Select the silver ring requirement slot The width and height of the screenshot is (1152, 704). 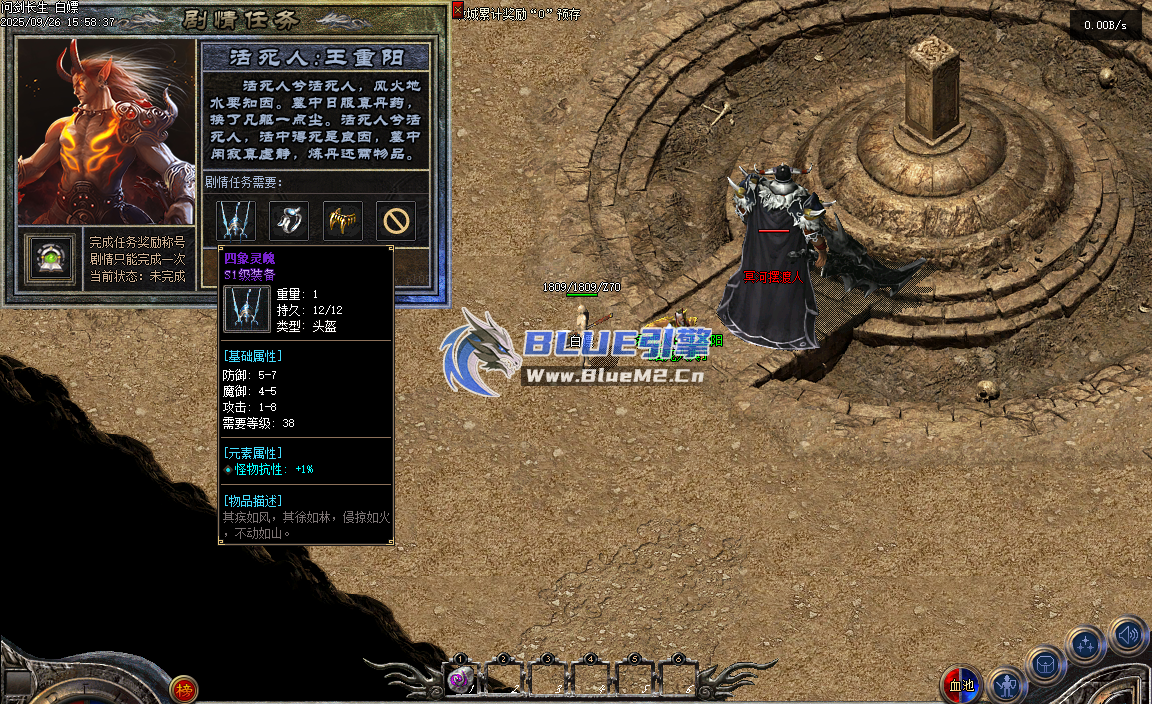290,221
